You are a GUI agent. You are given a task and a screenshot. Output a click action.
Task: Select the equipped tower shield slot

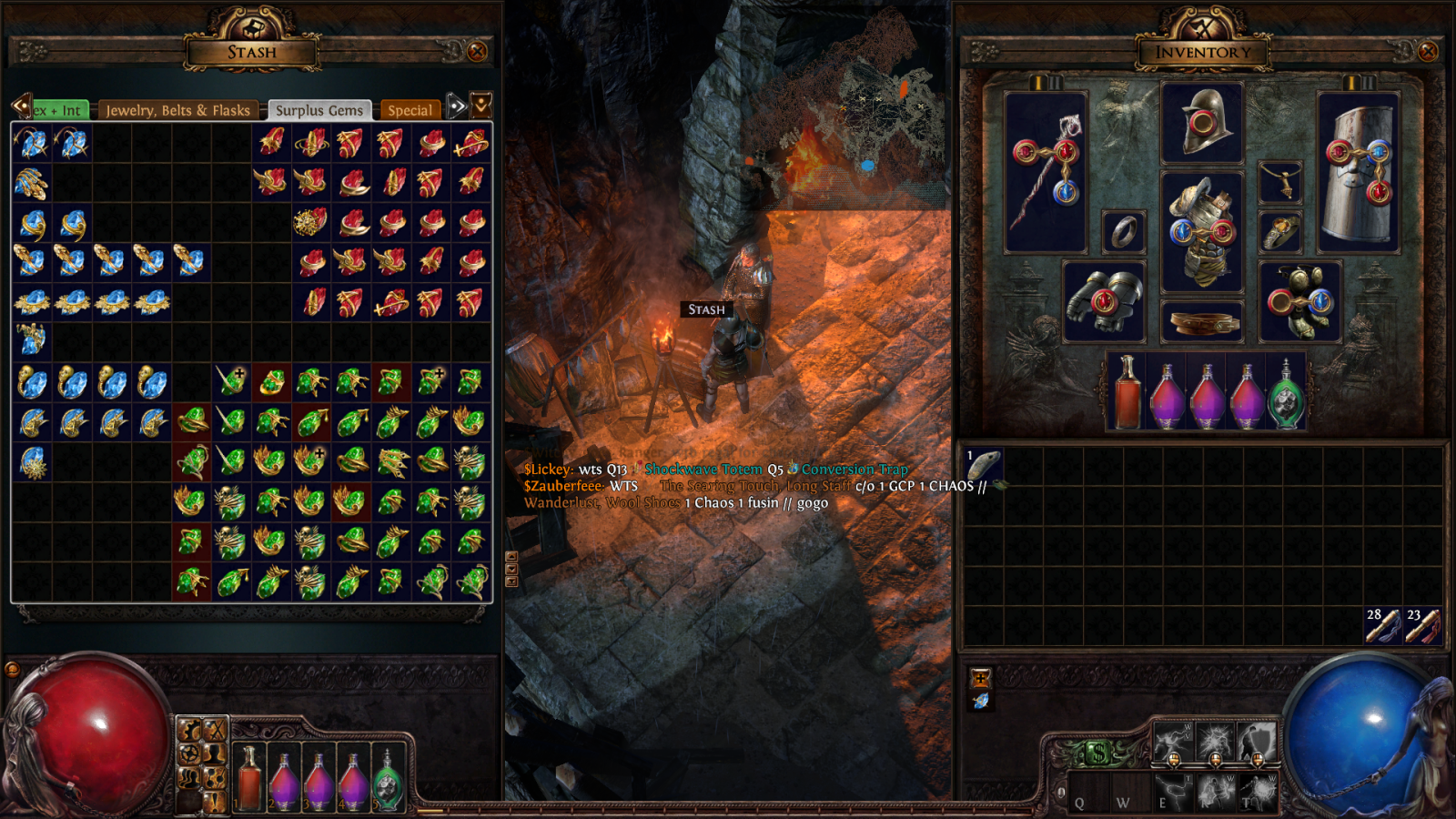(x=1359, y=173)
